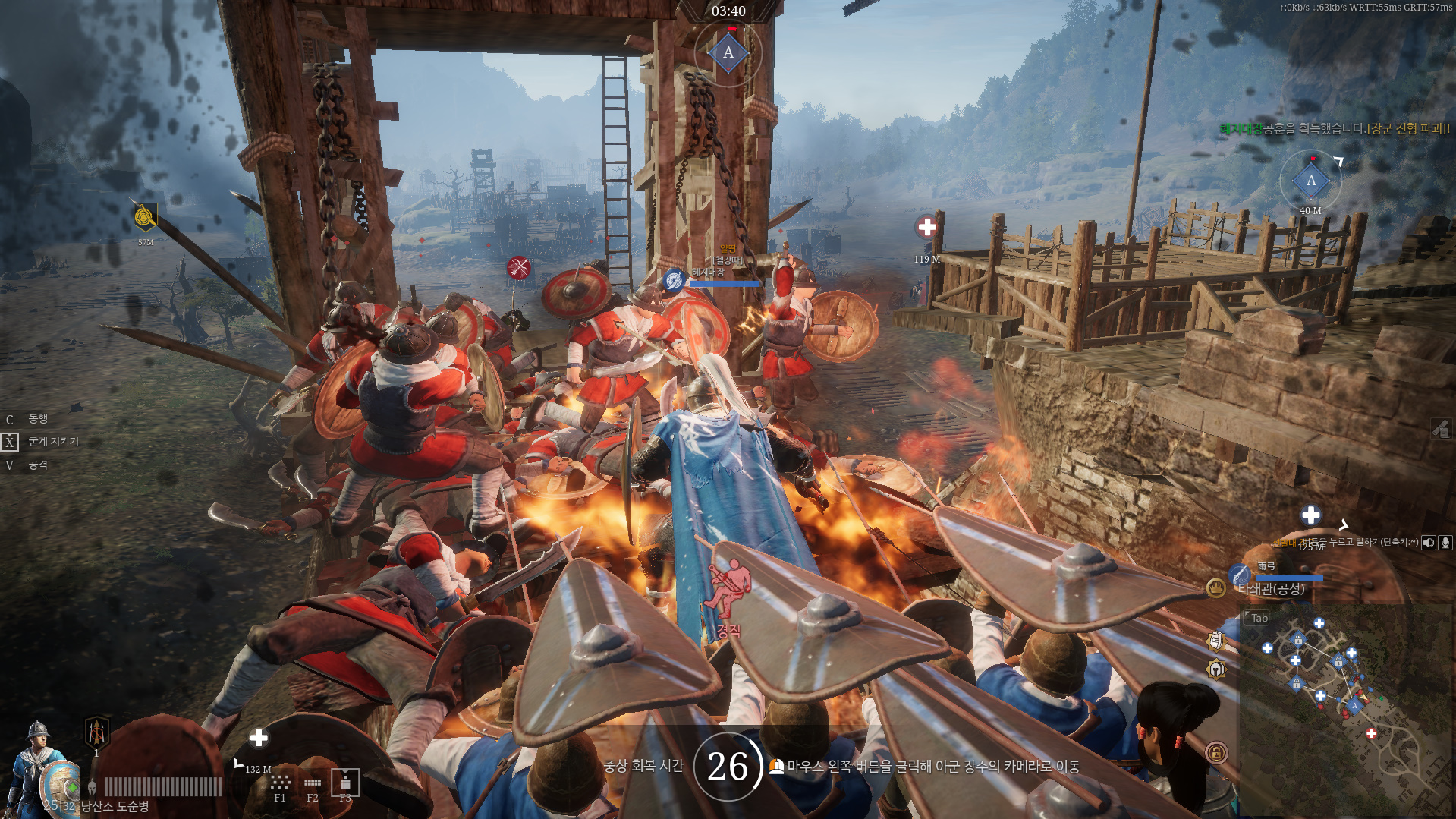Screen dimensions: 1456x819
Task: Select the column formation icon labeled F3
Action: (345, 783)
